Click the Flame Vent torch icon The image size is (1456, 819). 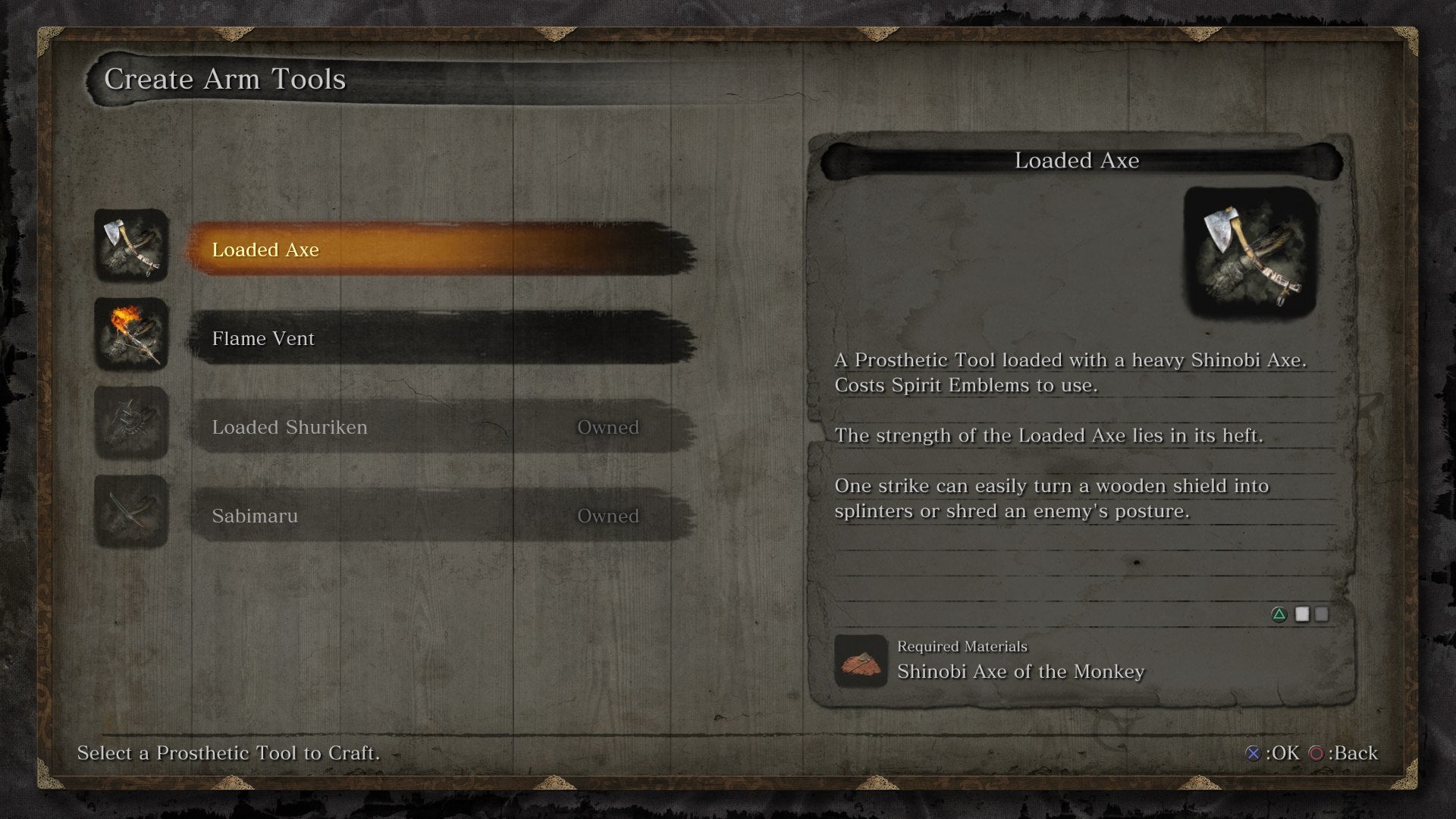click(x=131, y=334)
